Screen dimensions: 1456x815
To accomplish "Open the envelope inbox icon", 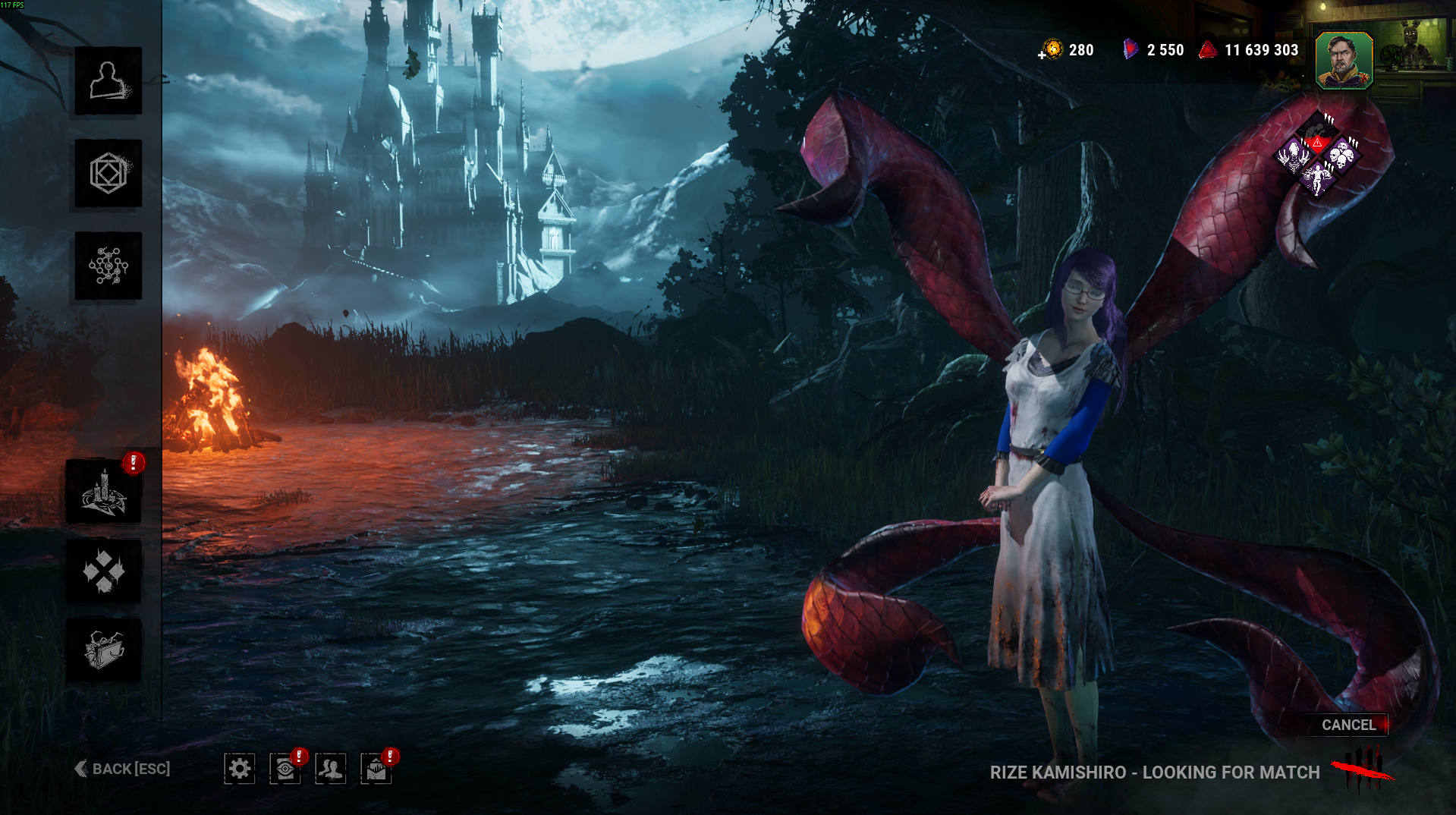I will coord(376,769).
